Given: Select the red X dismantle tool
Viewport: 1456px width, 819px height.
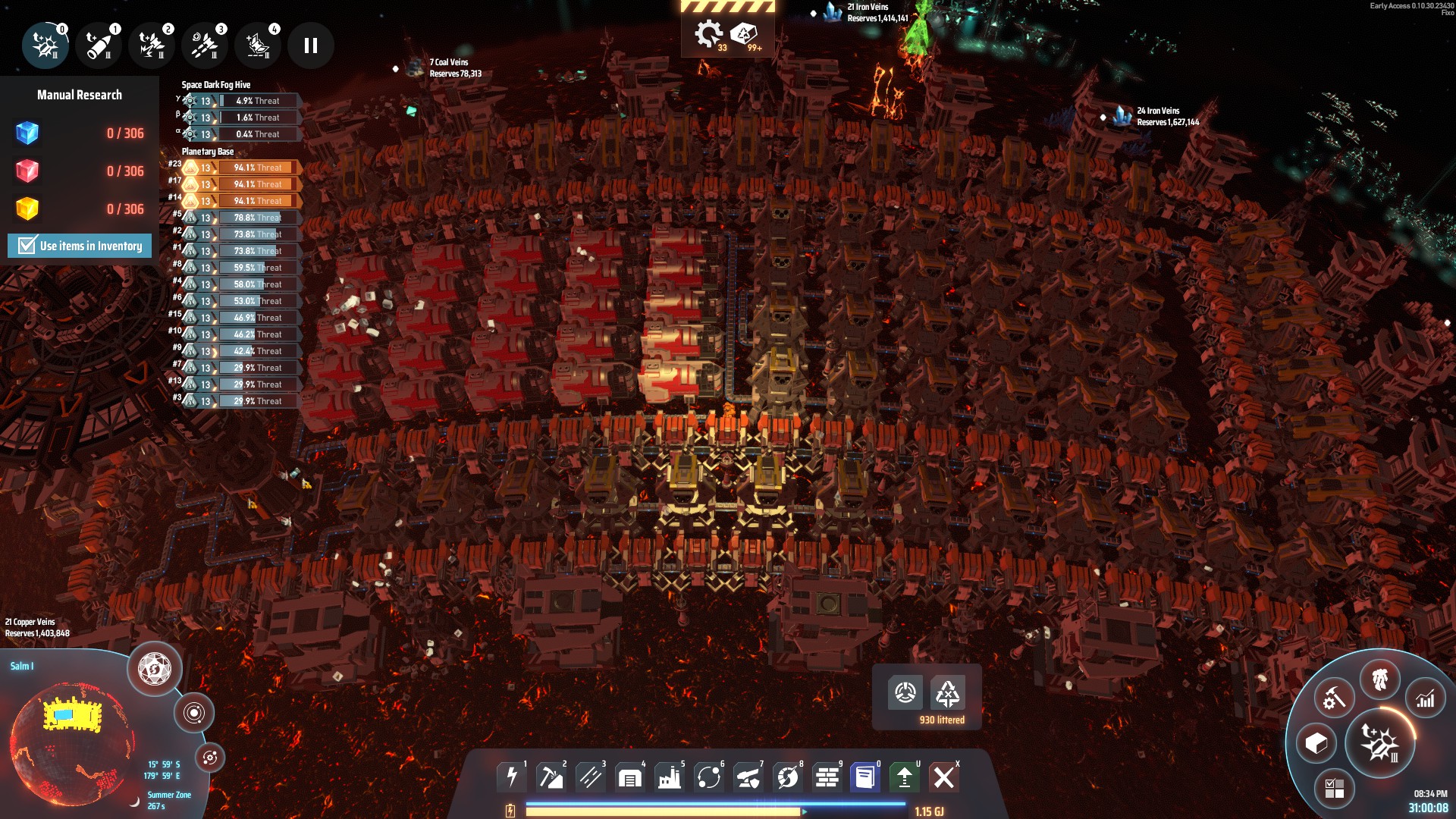Looking at the screenshot, I should (x=944, y=777).
